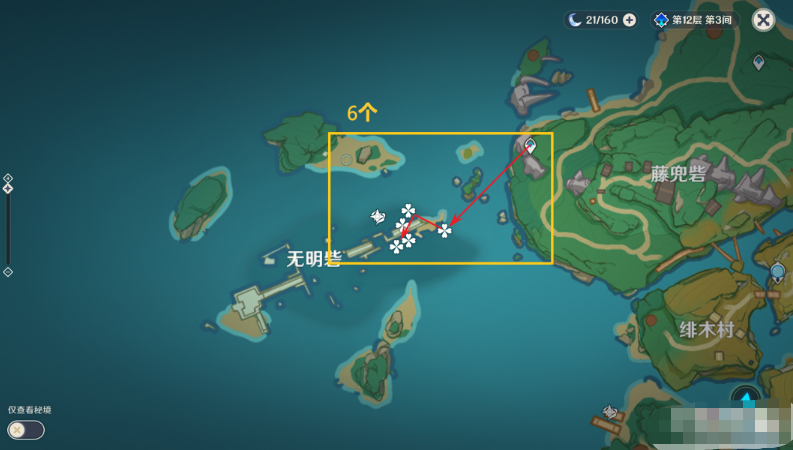Add resin using the plus button
The height and width of the screenshot is (450, 793).
(629, 20)
